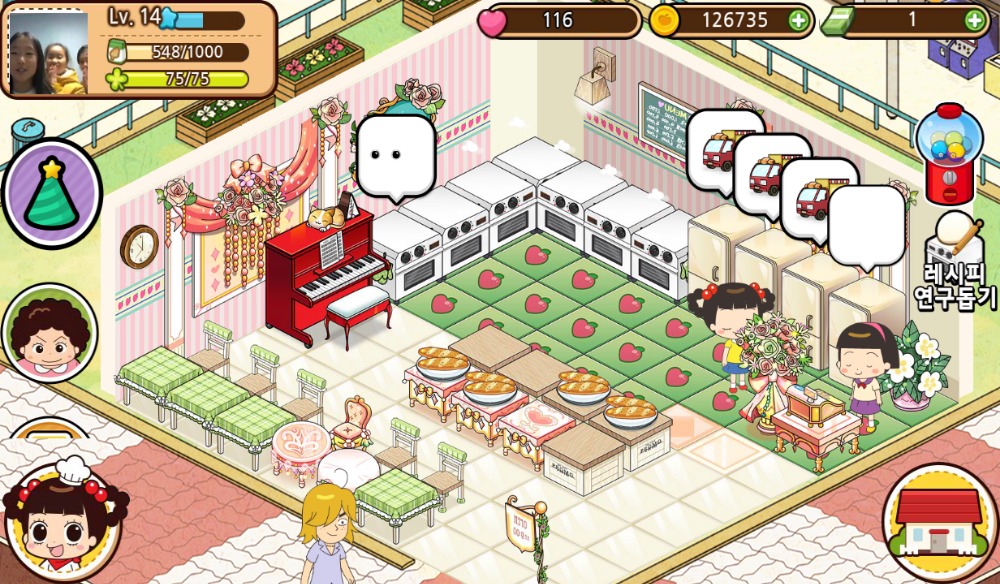Add more gold coins with the plus button

(797, 20)
